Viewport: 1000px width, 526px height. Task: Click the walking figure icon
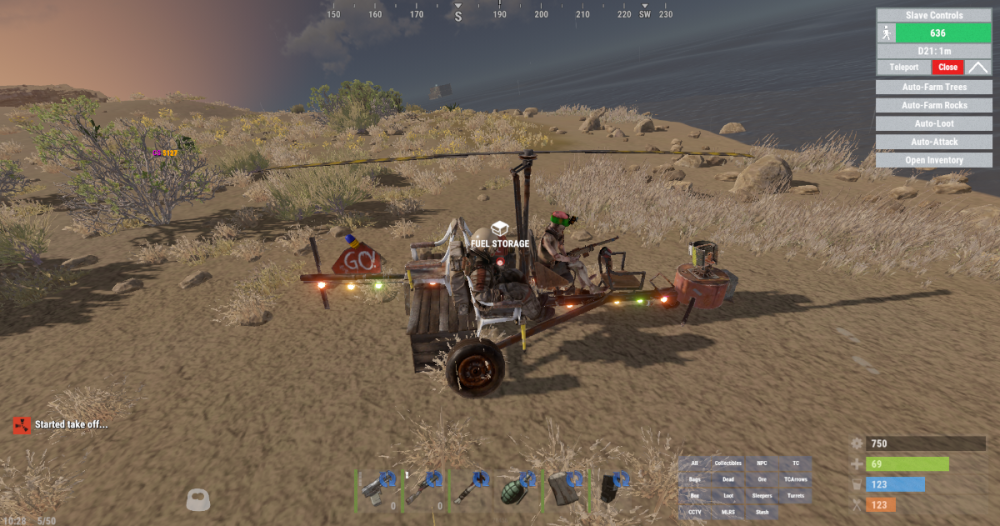(x=886, y=33)
